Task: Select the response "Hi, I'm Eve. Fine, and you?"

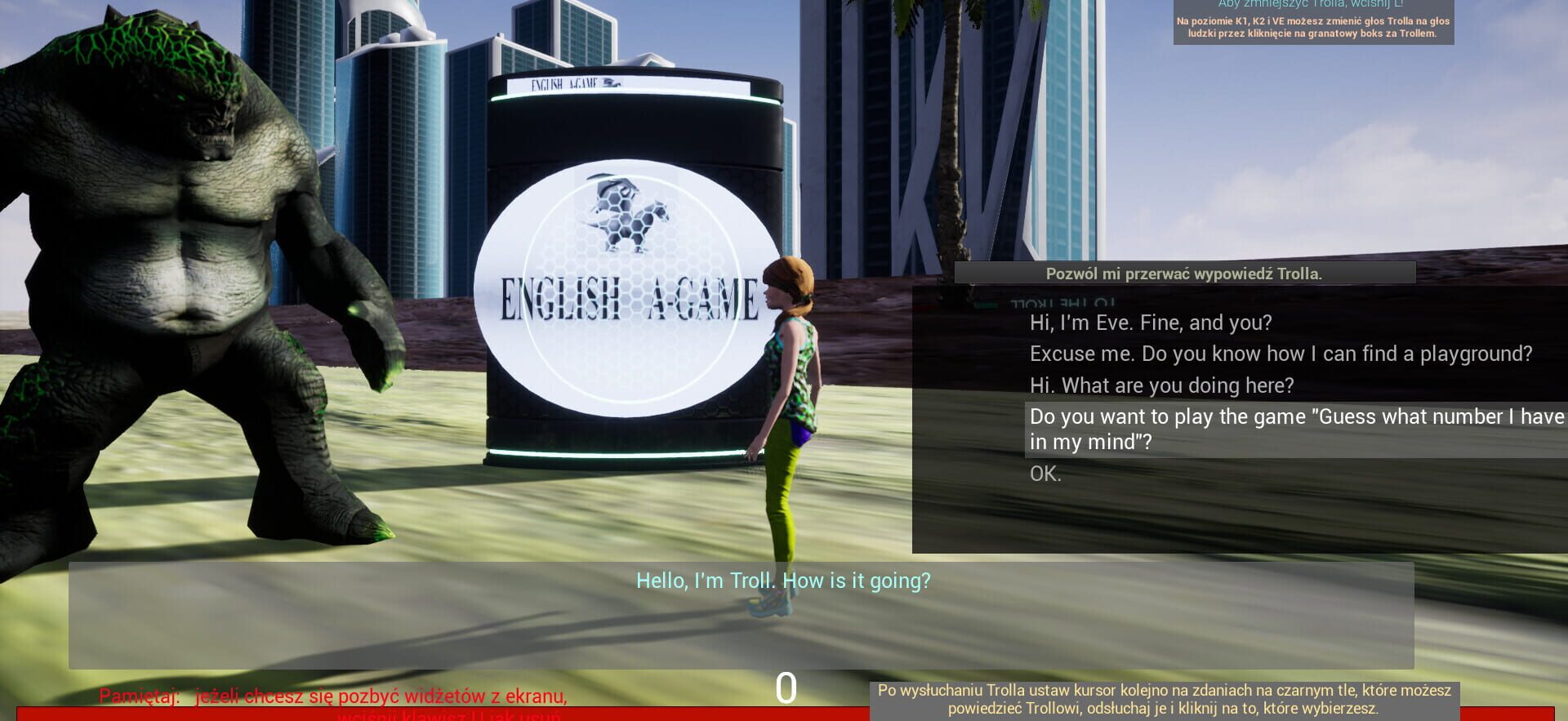Action: tap(1150, 323)
